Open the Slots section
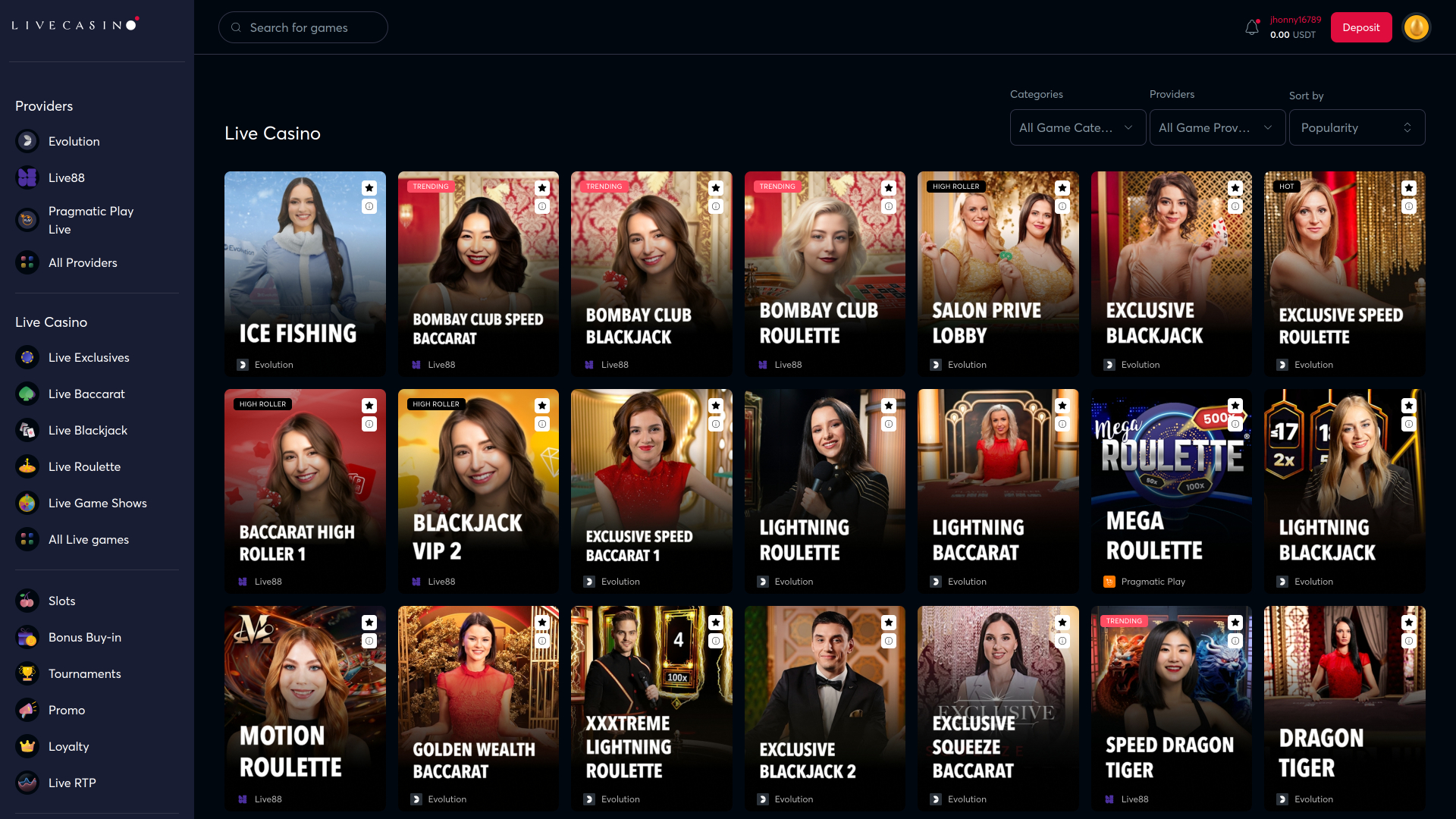The width and height of the screenshot is (1456, 819). pyautogui.click(x=61, y=601)
